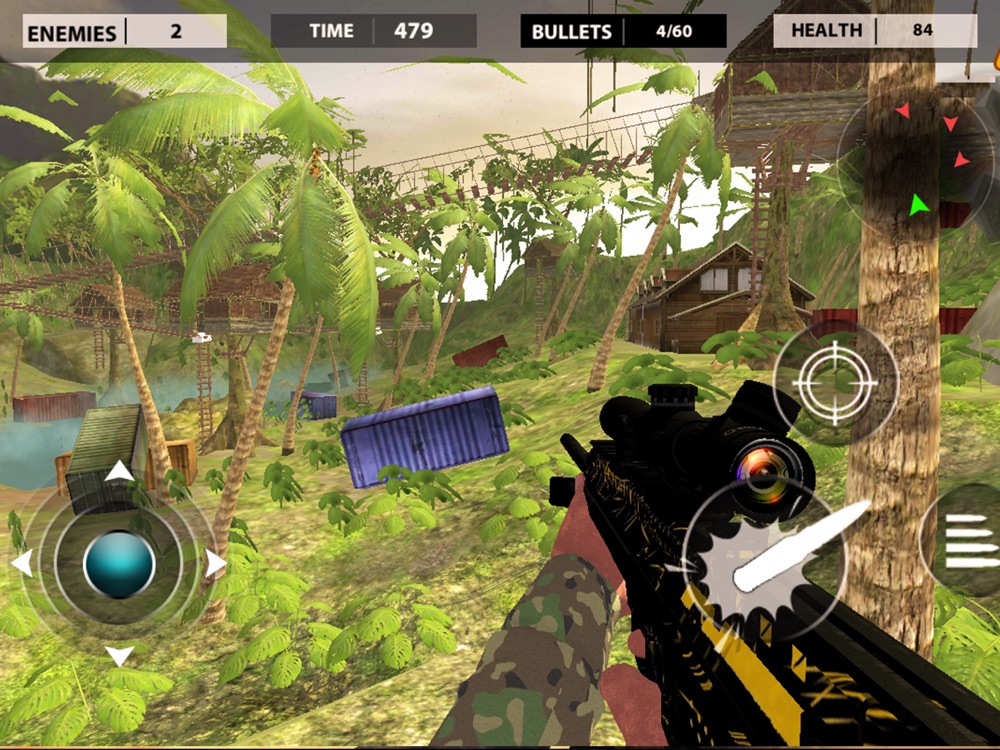Tap the joystick's left arrow
Viewport: 1000px width, 750px height.
pos(21,563)
